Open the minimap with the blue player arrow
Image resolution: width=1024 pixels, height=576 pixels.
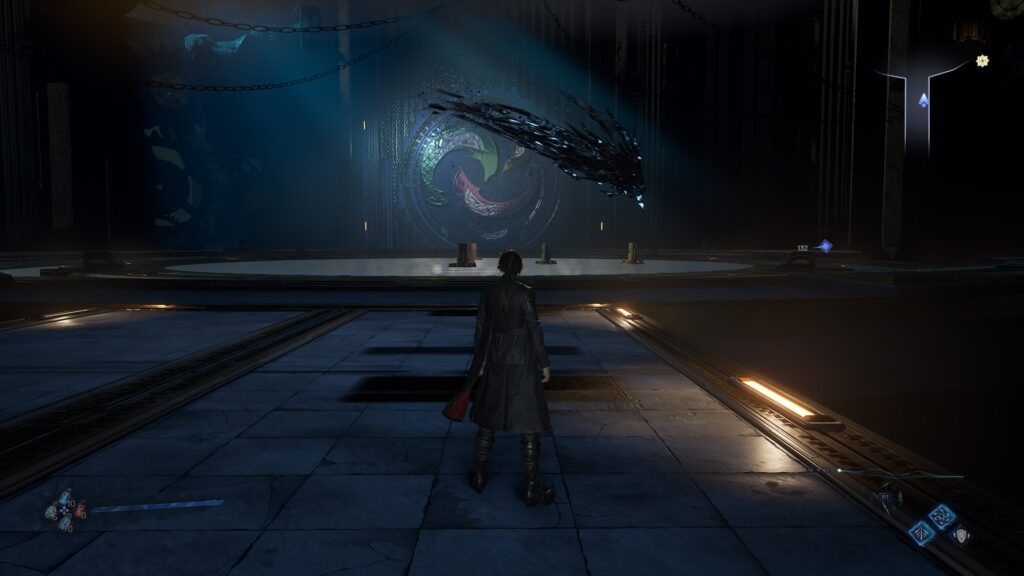[x=923, y=100]
